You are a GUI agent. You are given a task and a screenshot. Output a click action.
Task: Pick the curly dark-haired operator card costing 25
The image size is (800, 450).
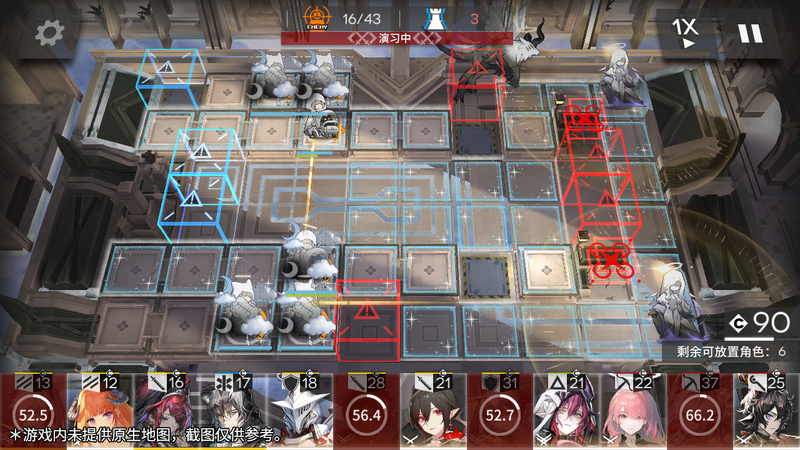point(767,411)
